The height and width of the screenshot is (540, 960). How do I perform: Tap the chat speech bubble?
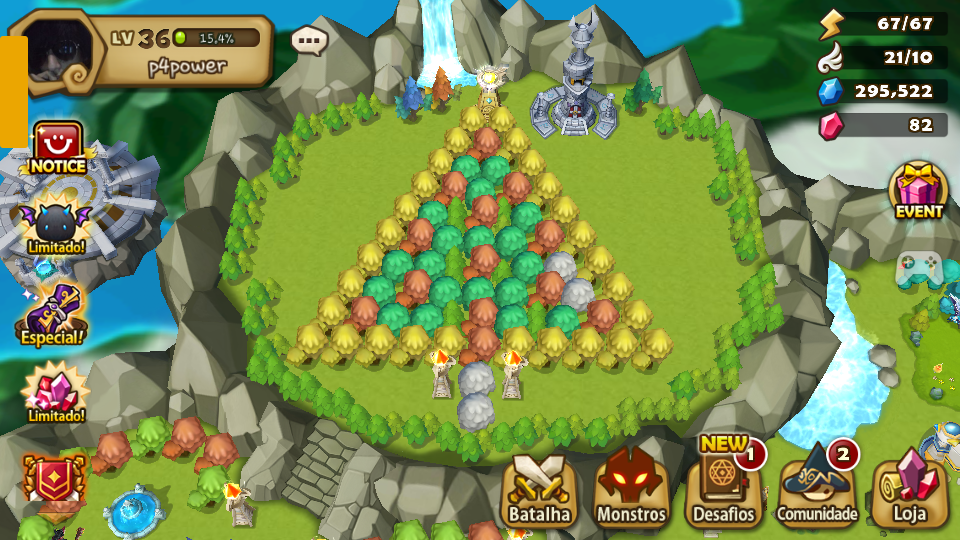click(x=310, y=41)
